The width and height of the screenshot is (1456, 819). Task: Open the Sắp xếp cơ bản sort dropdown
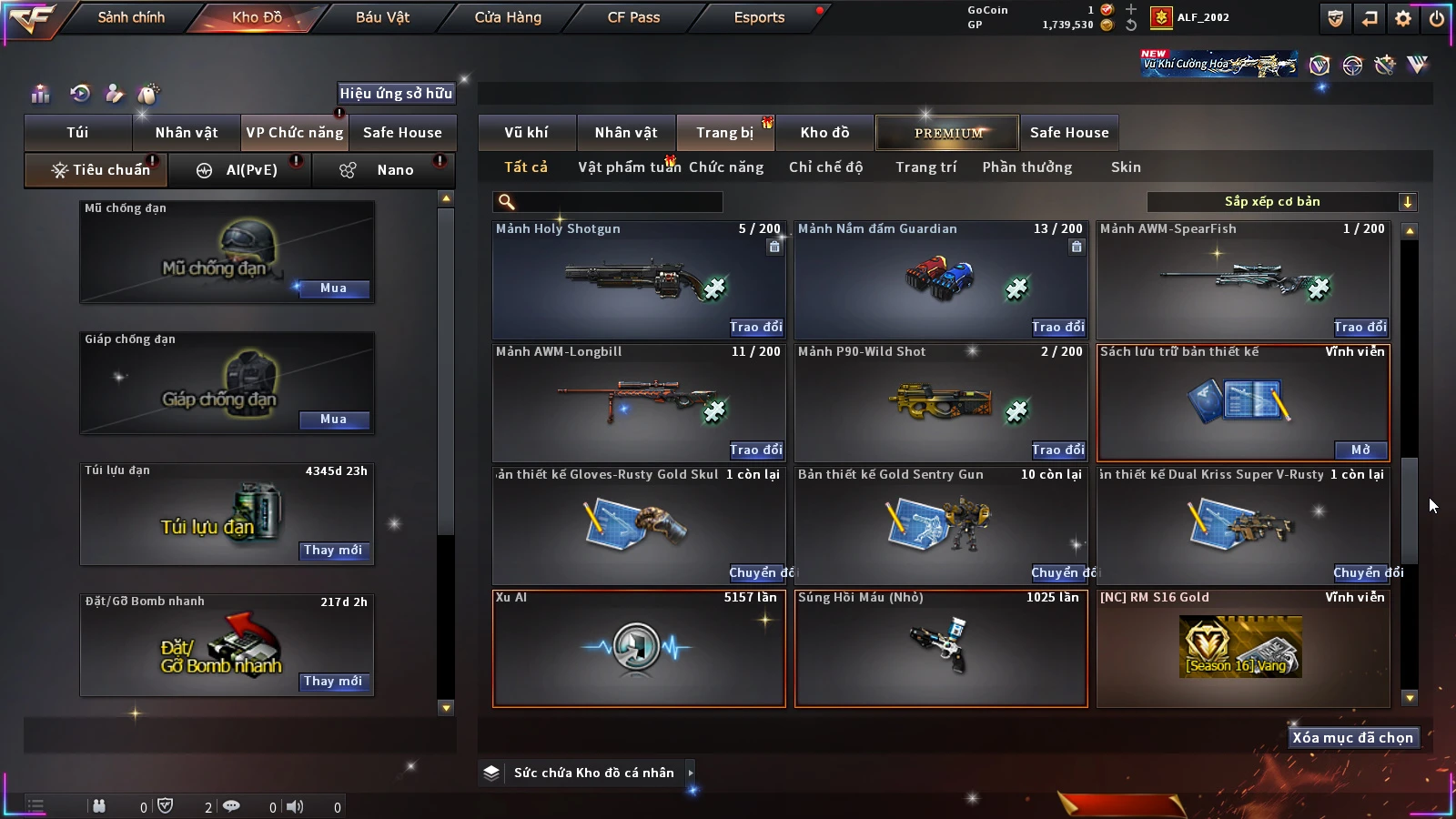pyautogui.click(x=1281, y=202)
